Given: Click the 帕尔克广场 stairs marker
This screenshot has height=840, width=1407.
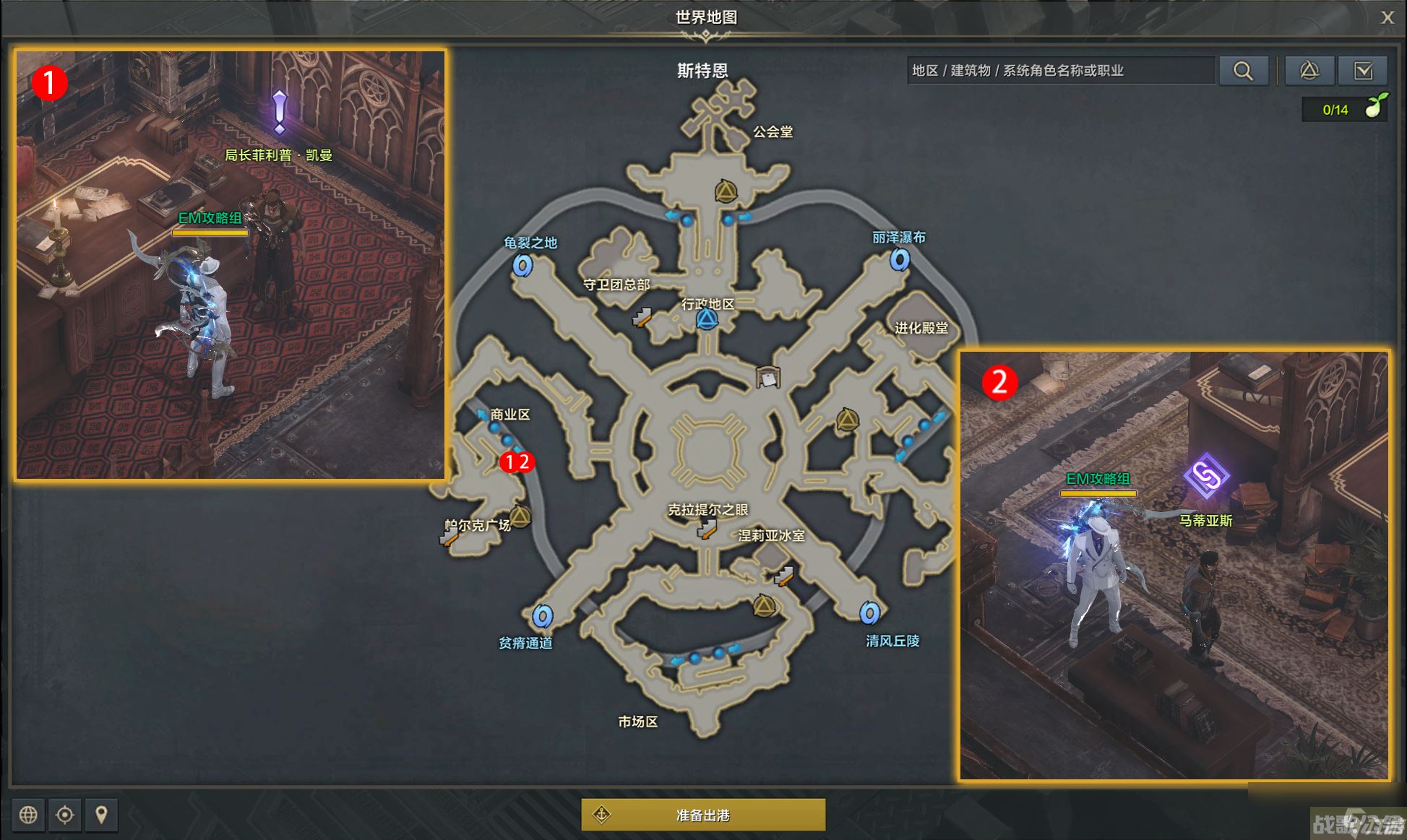Looking at the screenshot, I should click(x=449, y=537).
